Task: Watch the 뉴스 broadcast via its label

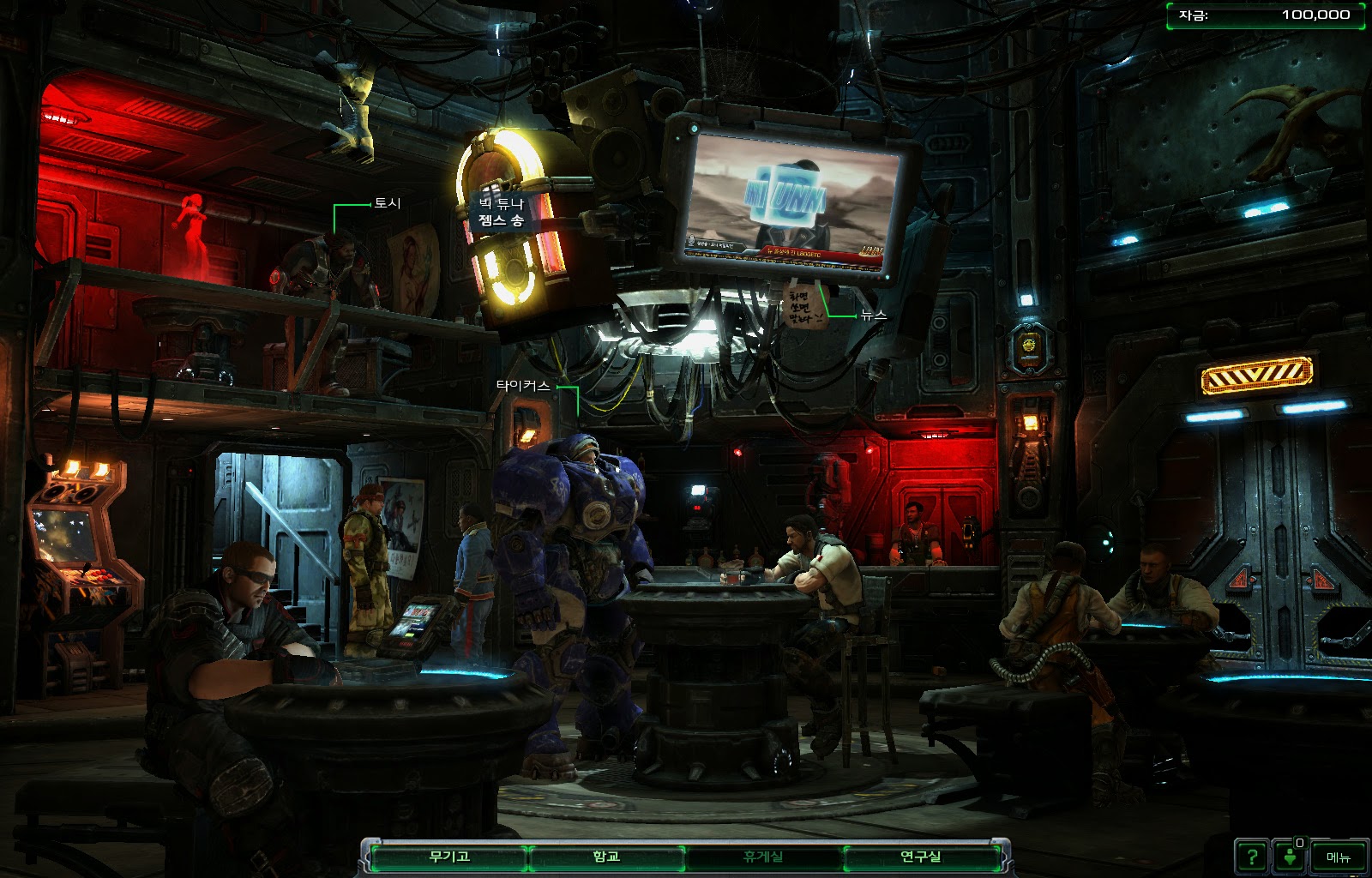Action: (873, 316)
